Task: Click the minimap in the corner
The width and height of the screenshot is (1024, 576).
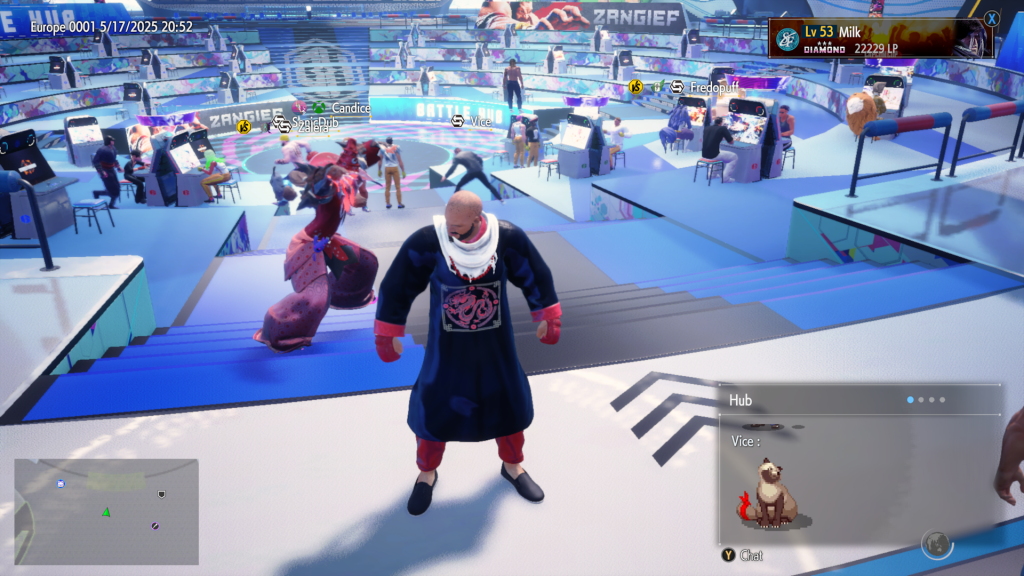Action: [x=106, y=511]
